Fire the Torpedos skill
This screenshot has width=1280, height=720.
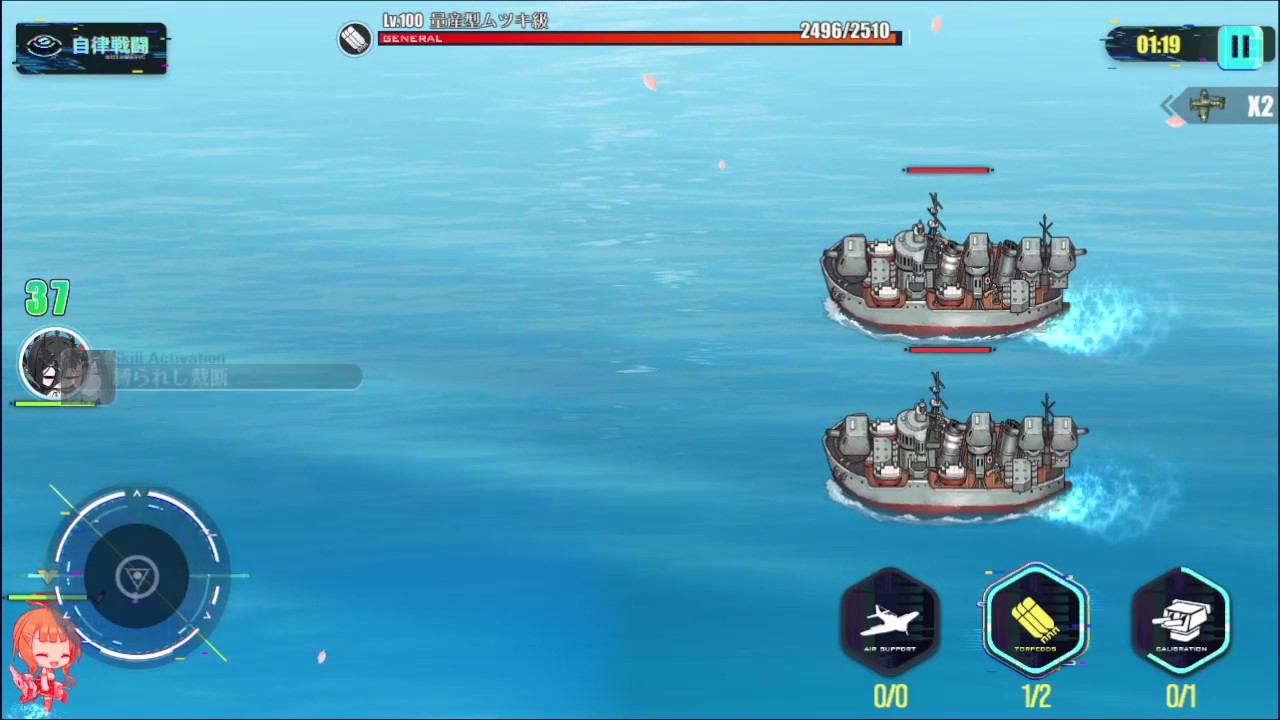tap(1035, 620)
